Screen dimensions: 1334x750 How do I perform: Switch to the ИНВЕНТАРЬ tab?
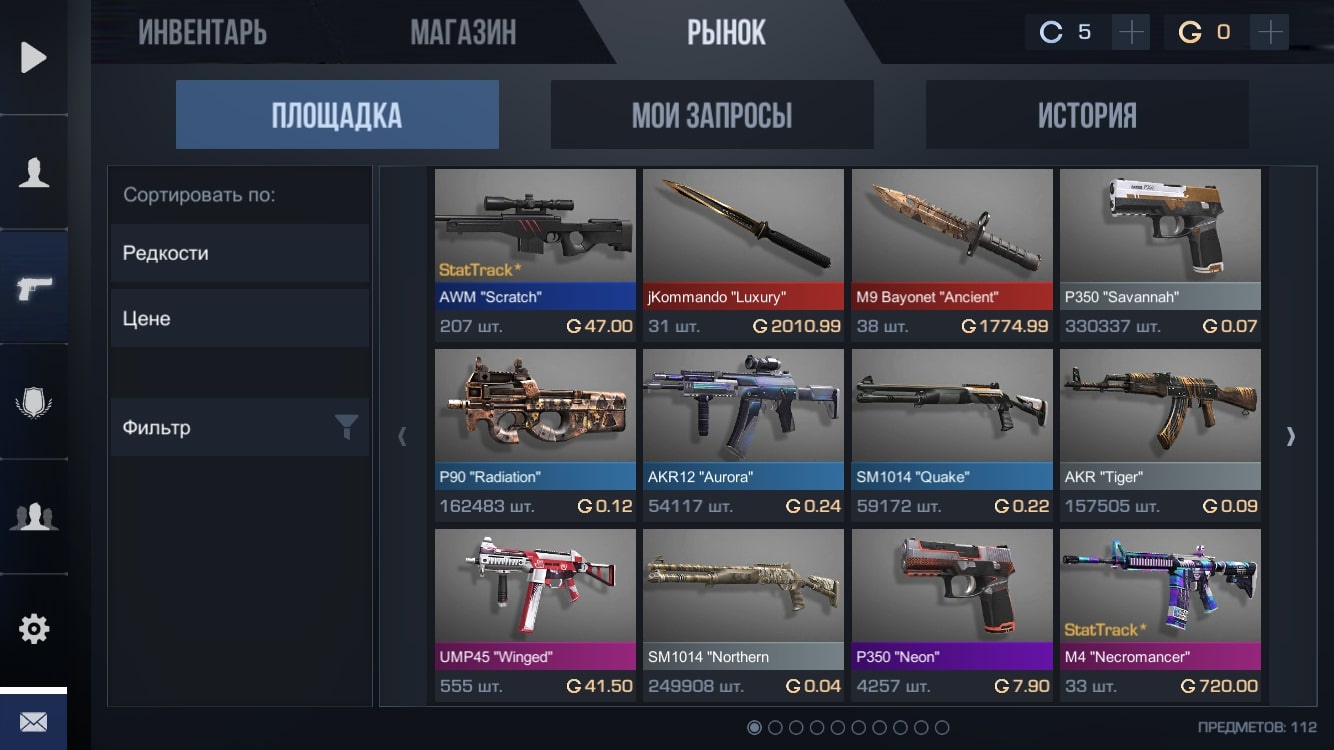tap(202, 32)
